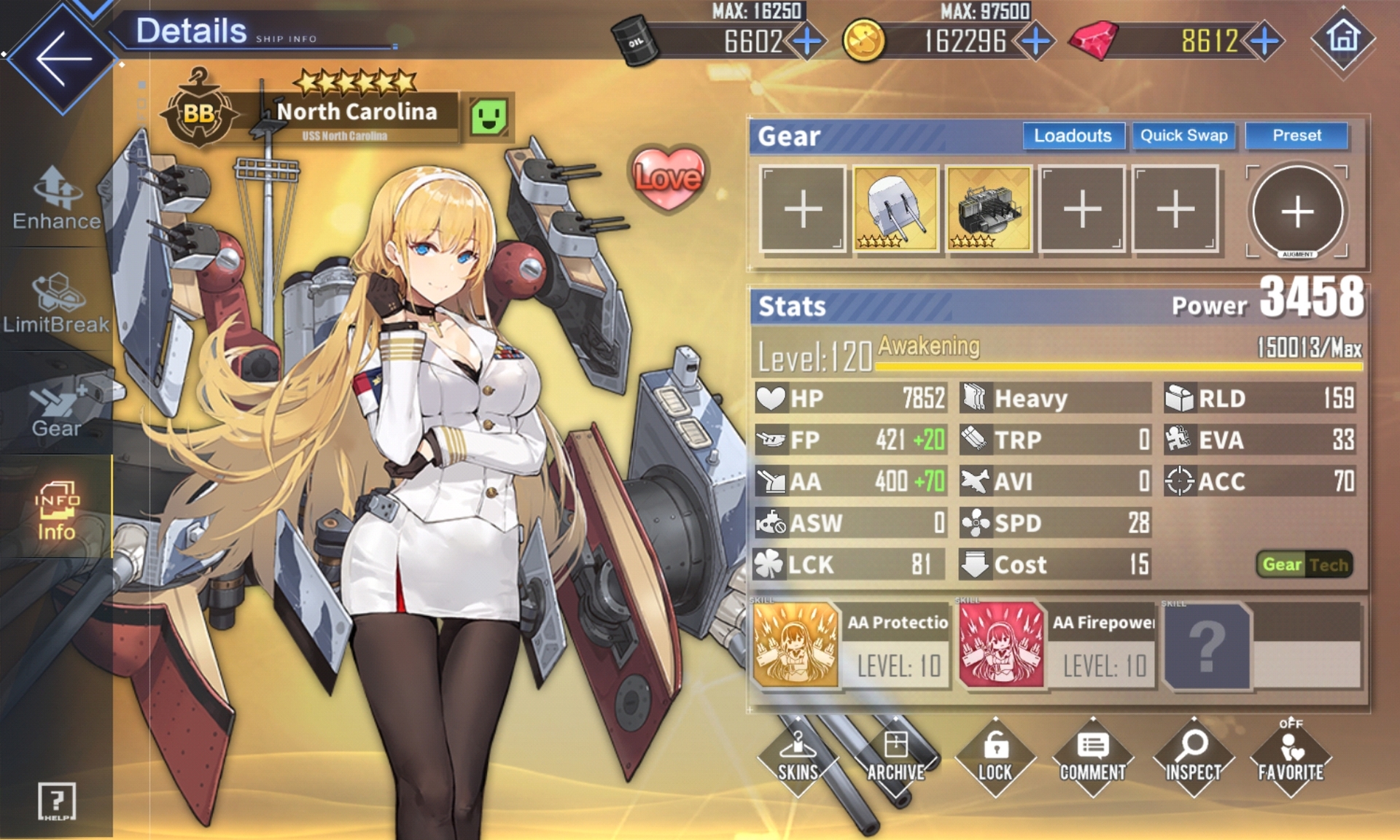Inspect the ship artwork

tap(1193, 758)
